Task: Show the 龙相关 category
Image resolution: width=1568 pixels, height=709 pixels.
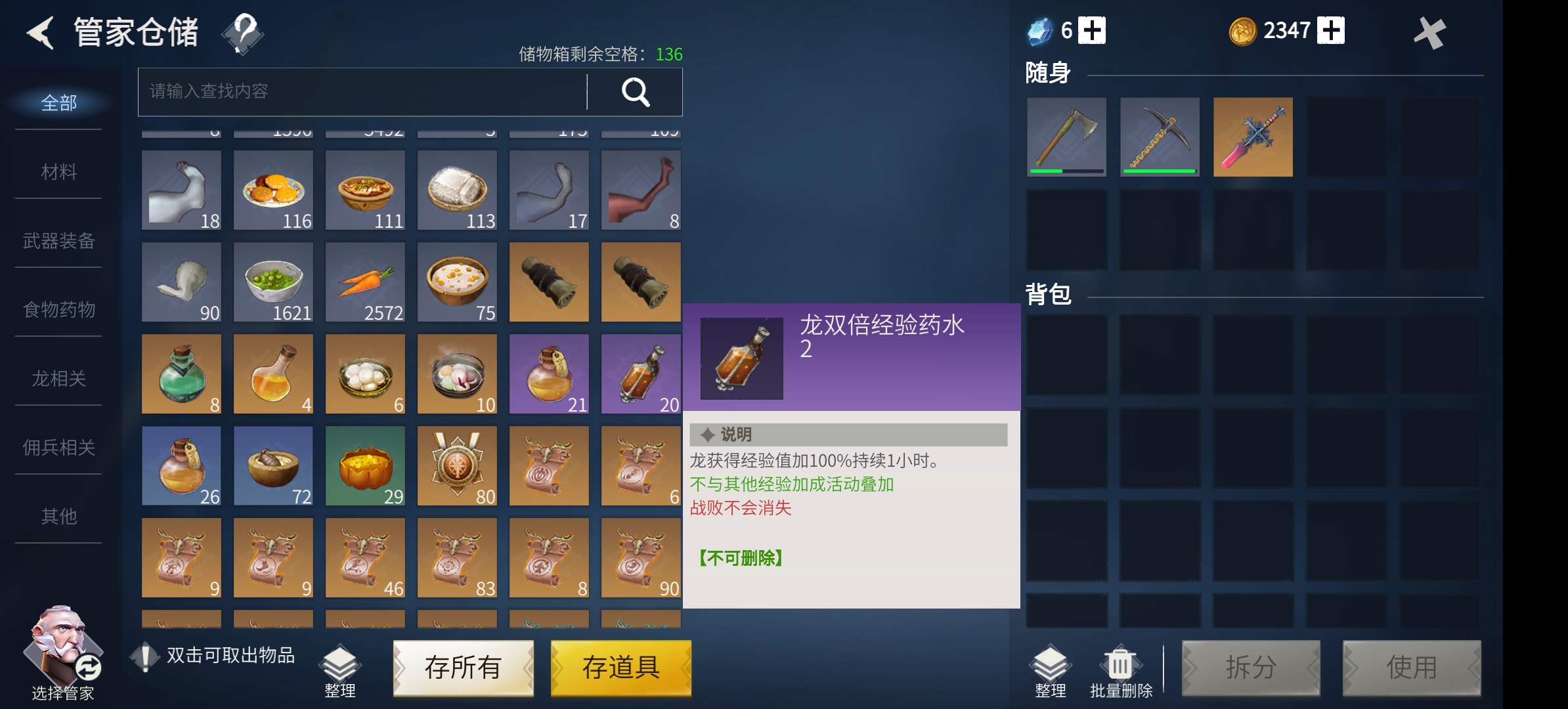Action: (x=59, y=379)
